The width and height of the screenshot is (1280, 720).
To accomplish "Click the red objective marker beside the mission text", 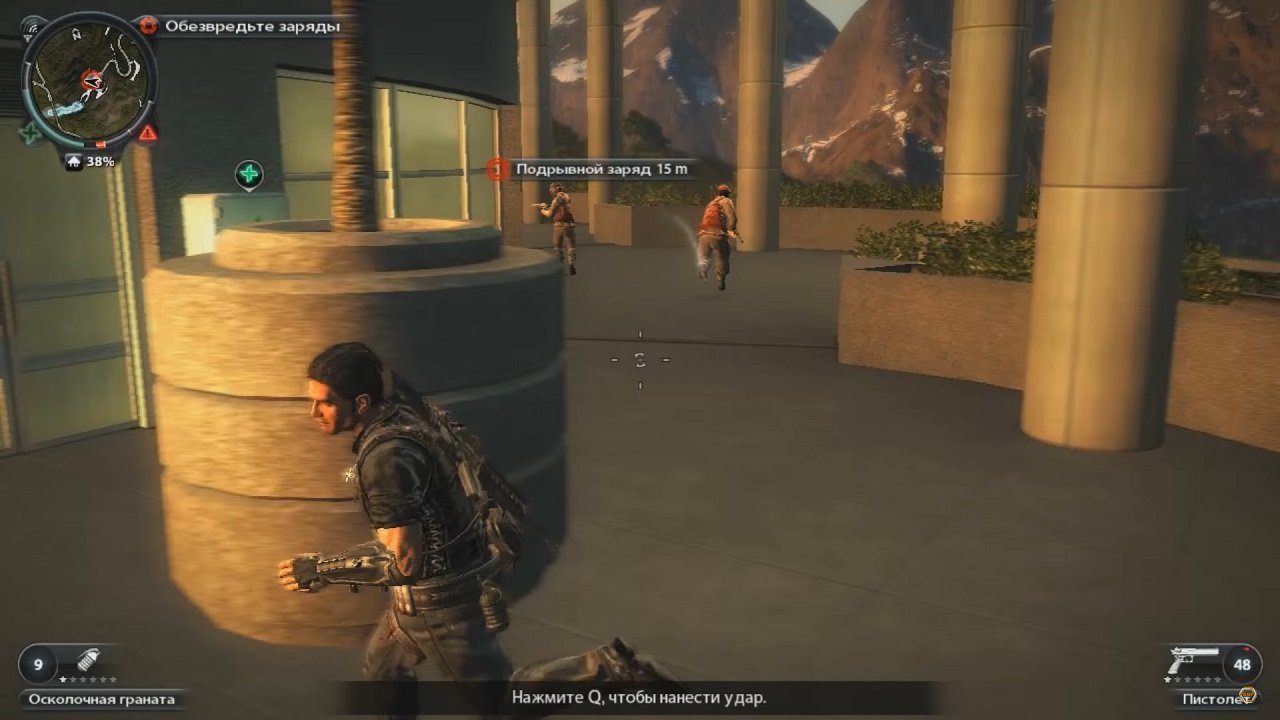I will coord(149,26).
